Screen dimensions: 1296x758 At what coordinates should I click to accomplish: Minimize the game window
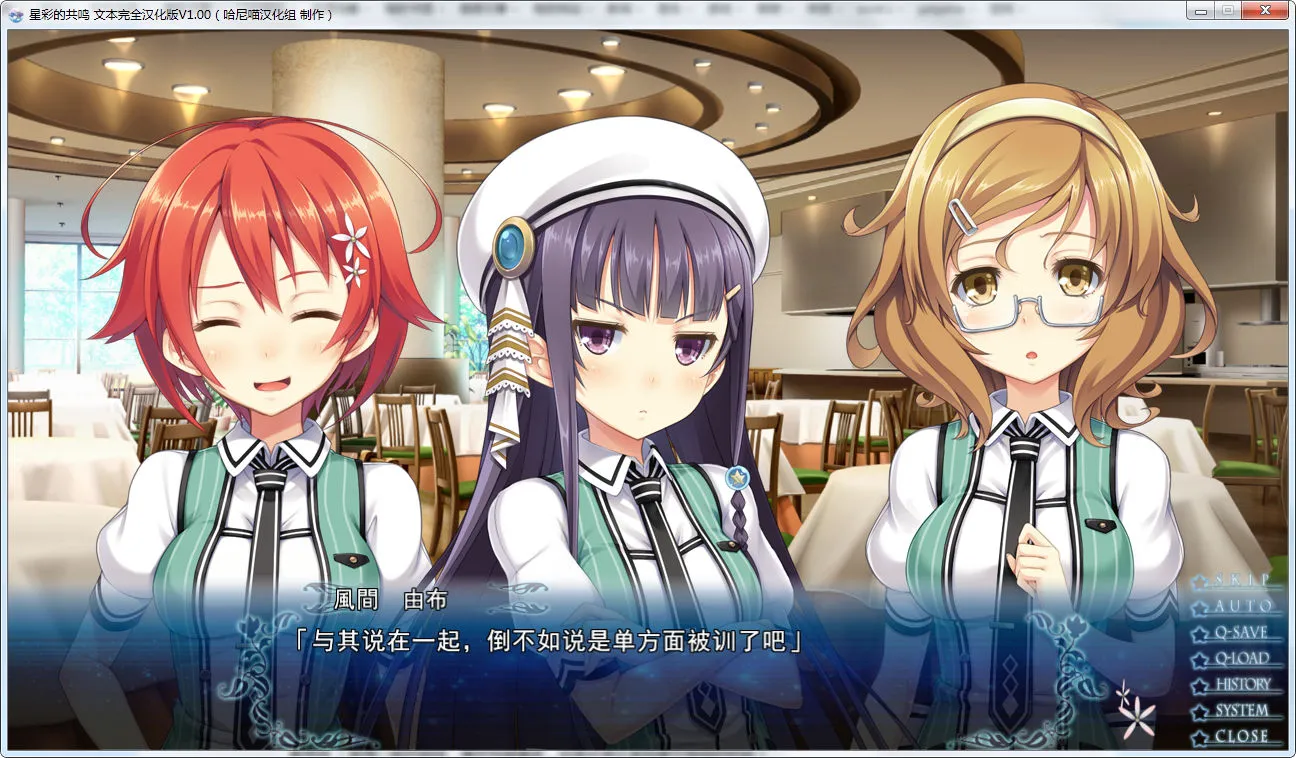pos(1201,10)
